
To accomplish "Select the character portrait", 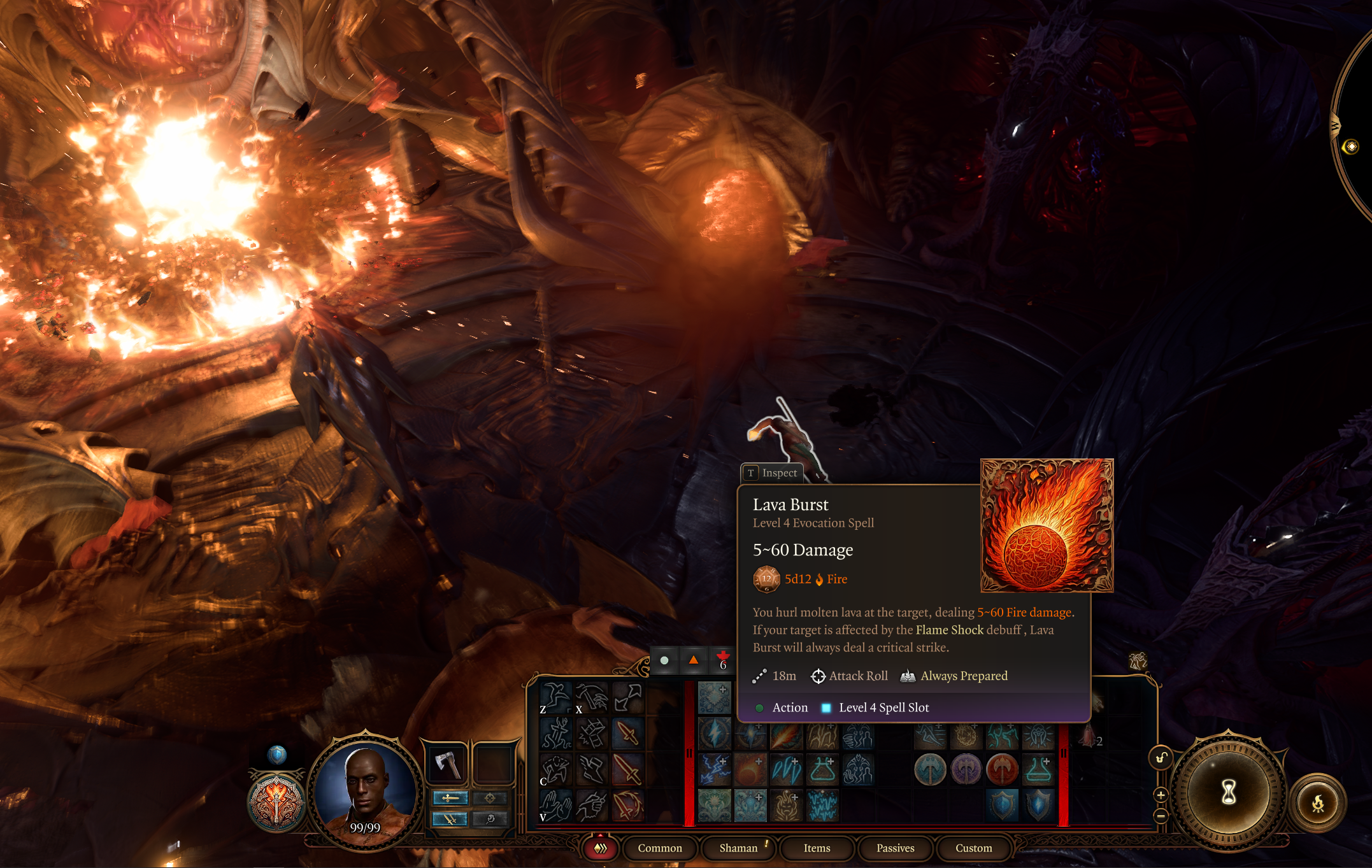I will 365,790.
